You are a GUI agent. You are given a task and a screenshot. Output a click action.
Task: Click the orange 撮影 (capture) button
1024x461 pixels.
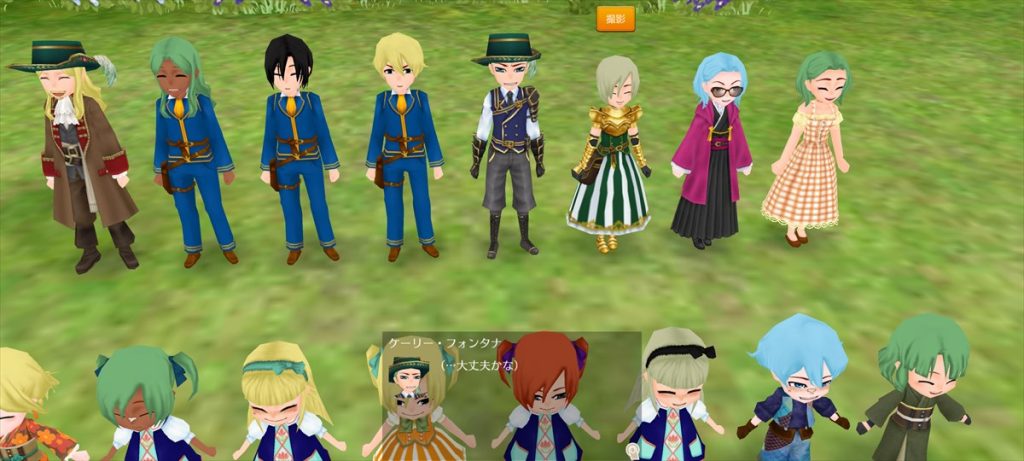[615, 19]
